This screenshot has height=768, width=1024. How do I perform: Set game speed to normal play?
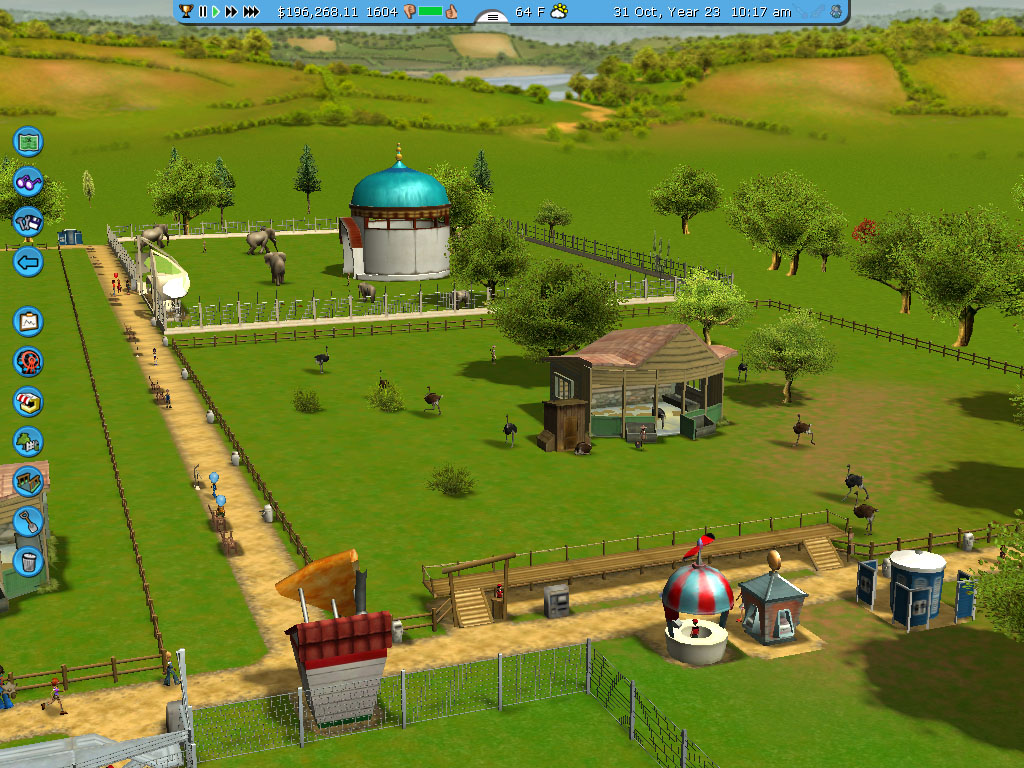215,12
